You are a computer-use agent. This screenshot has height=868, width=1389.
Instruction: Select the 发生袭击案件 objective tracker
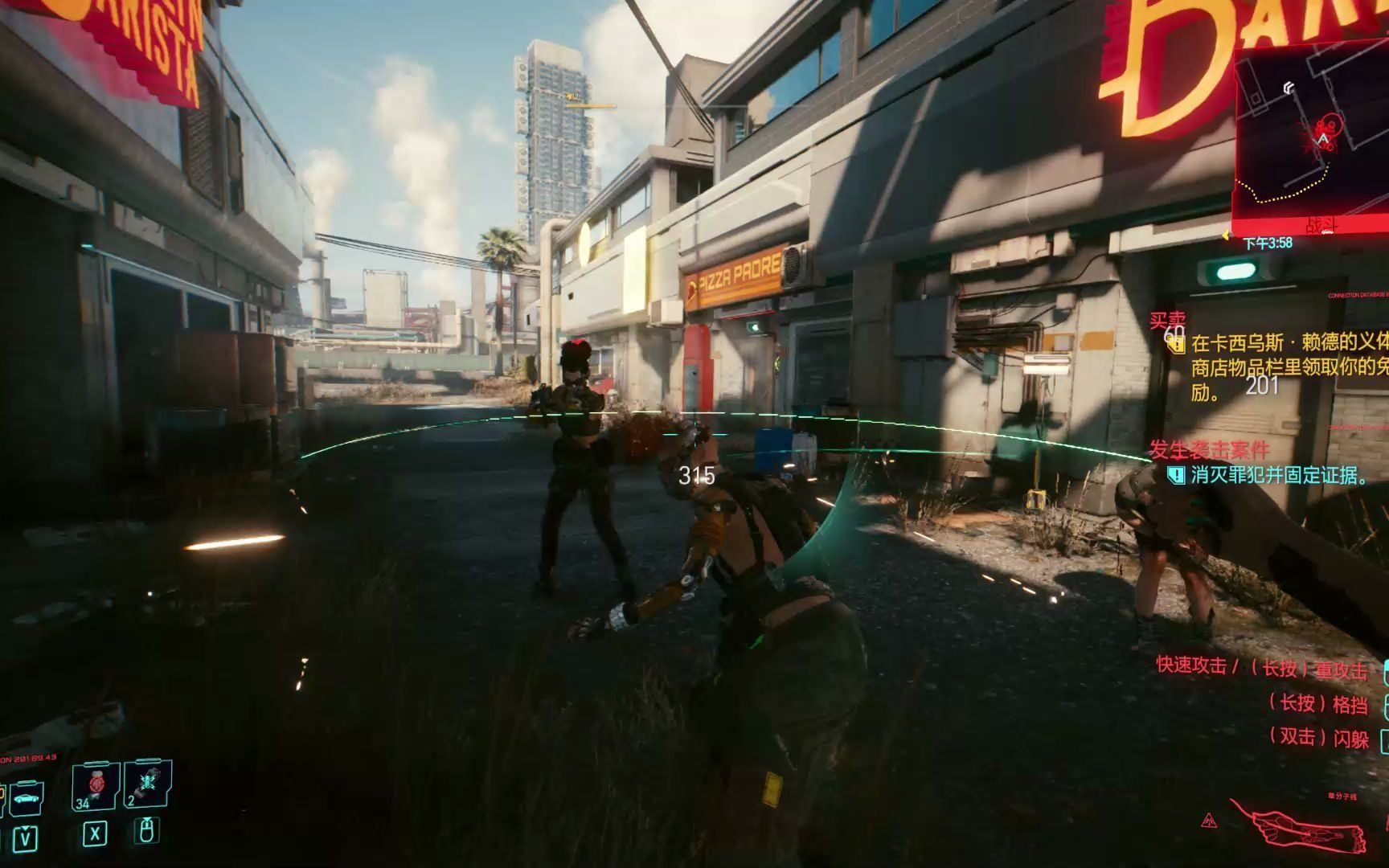pos(1208,450)
